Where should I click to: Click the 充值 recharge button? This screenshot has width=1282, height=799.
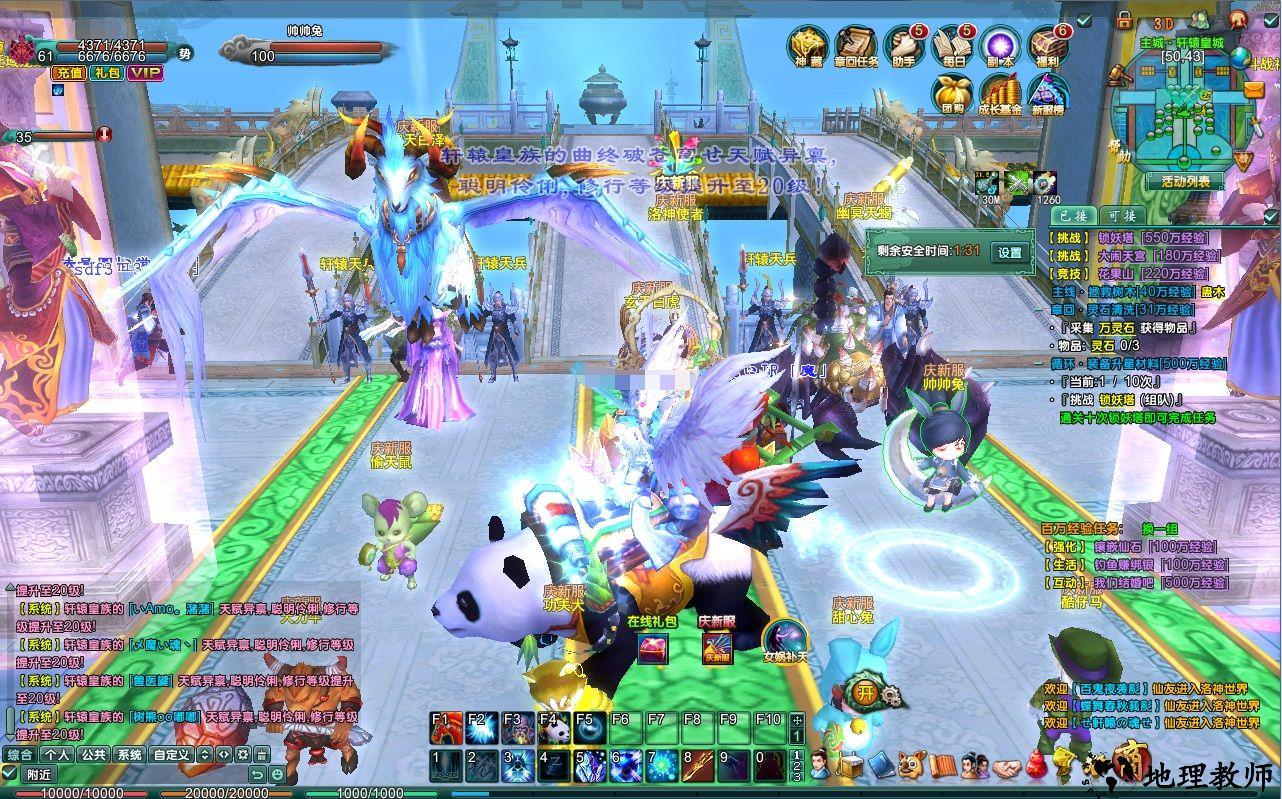coord(69,72)
